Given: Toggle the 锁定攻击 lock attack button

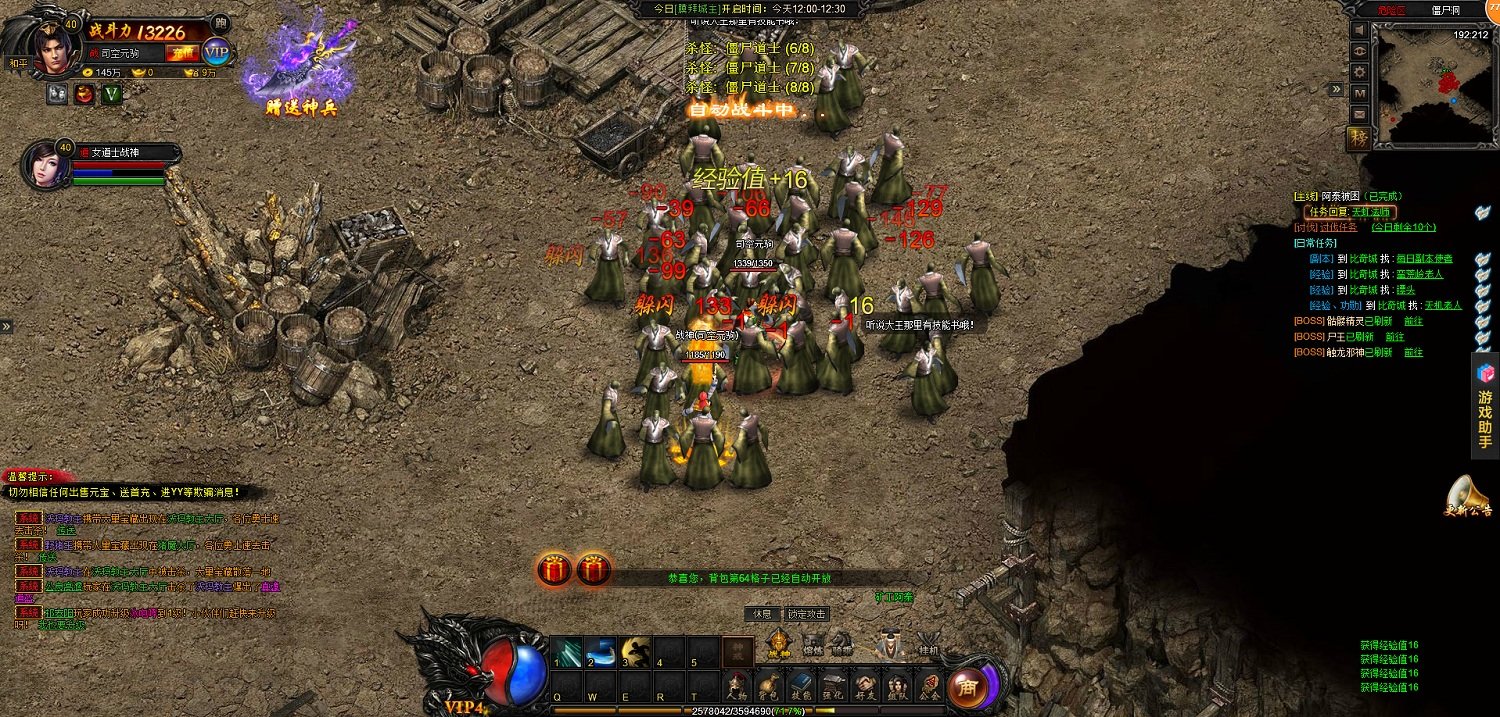Looking at the screenshot, I should point(807,613).
